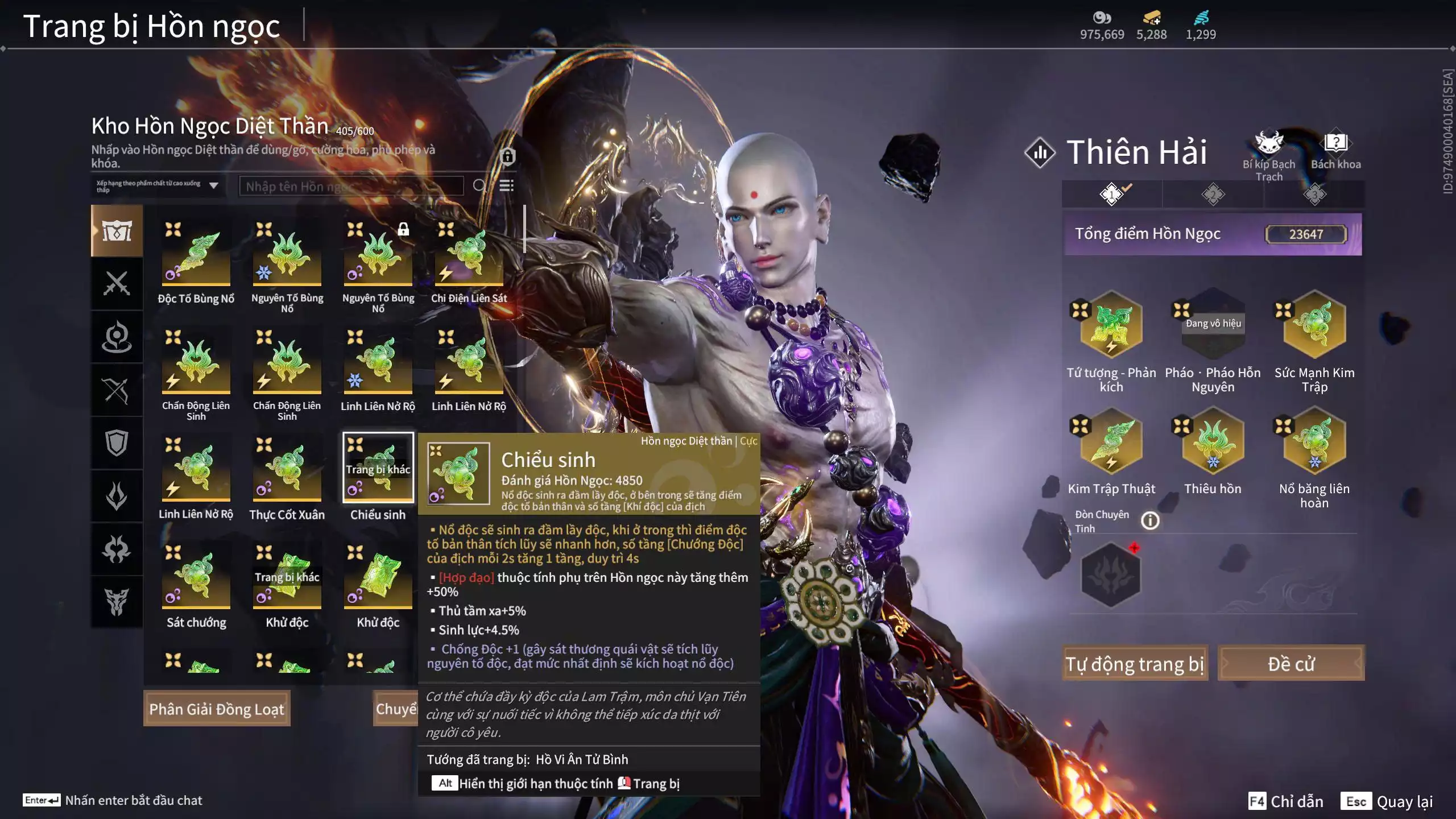This screenshot has height=819, width=1456.
Task: Switch to jewel loadout tab 2
Action: pyautogui.click(x=1212, y=194)
